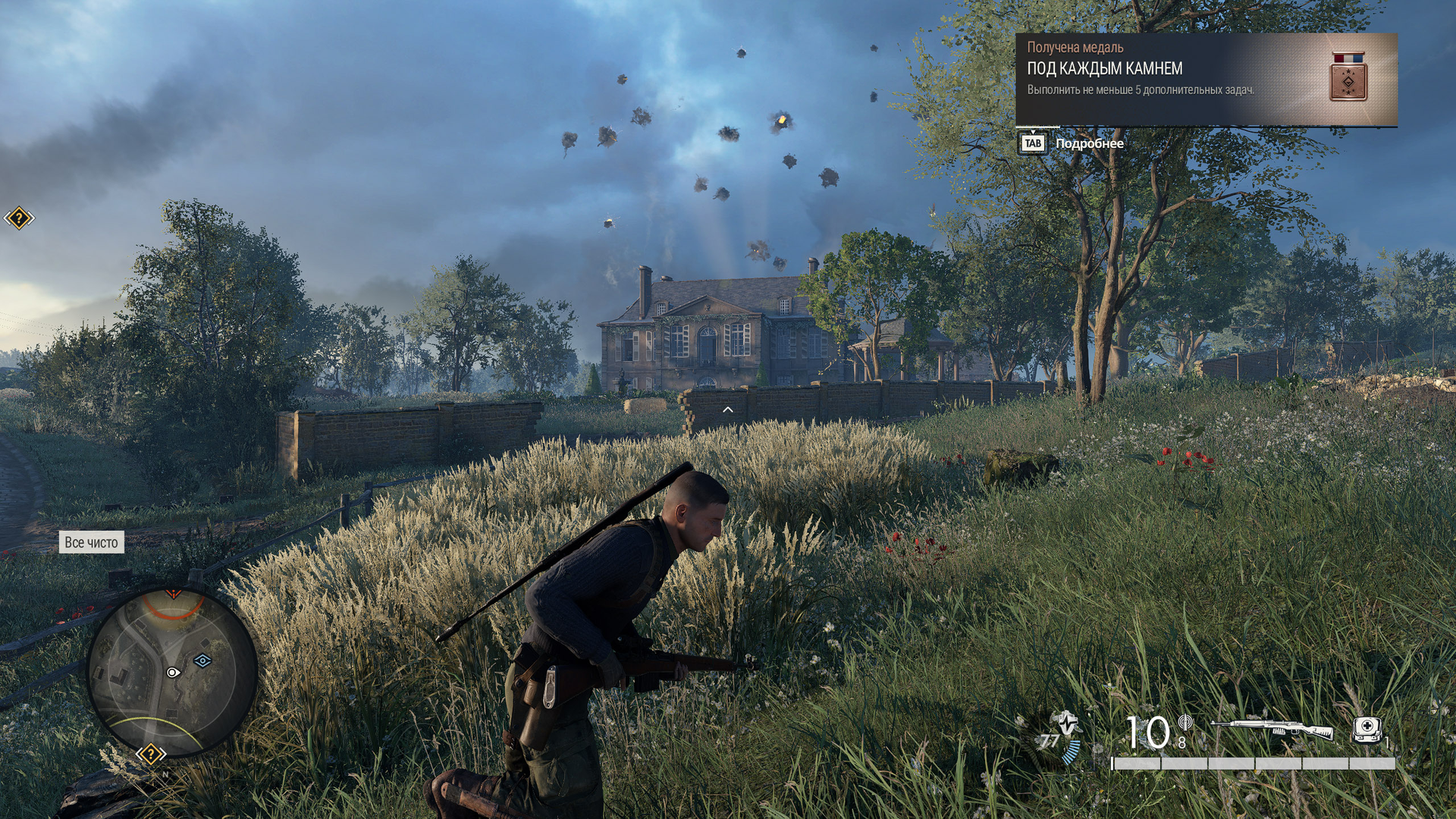Image resolution: width=1456 pixels, height=819 pixels.
Task: Click the player eye marker on minimap
Action: [x=173, y=673]
